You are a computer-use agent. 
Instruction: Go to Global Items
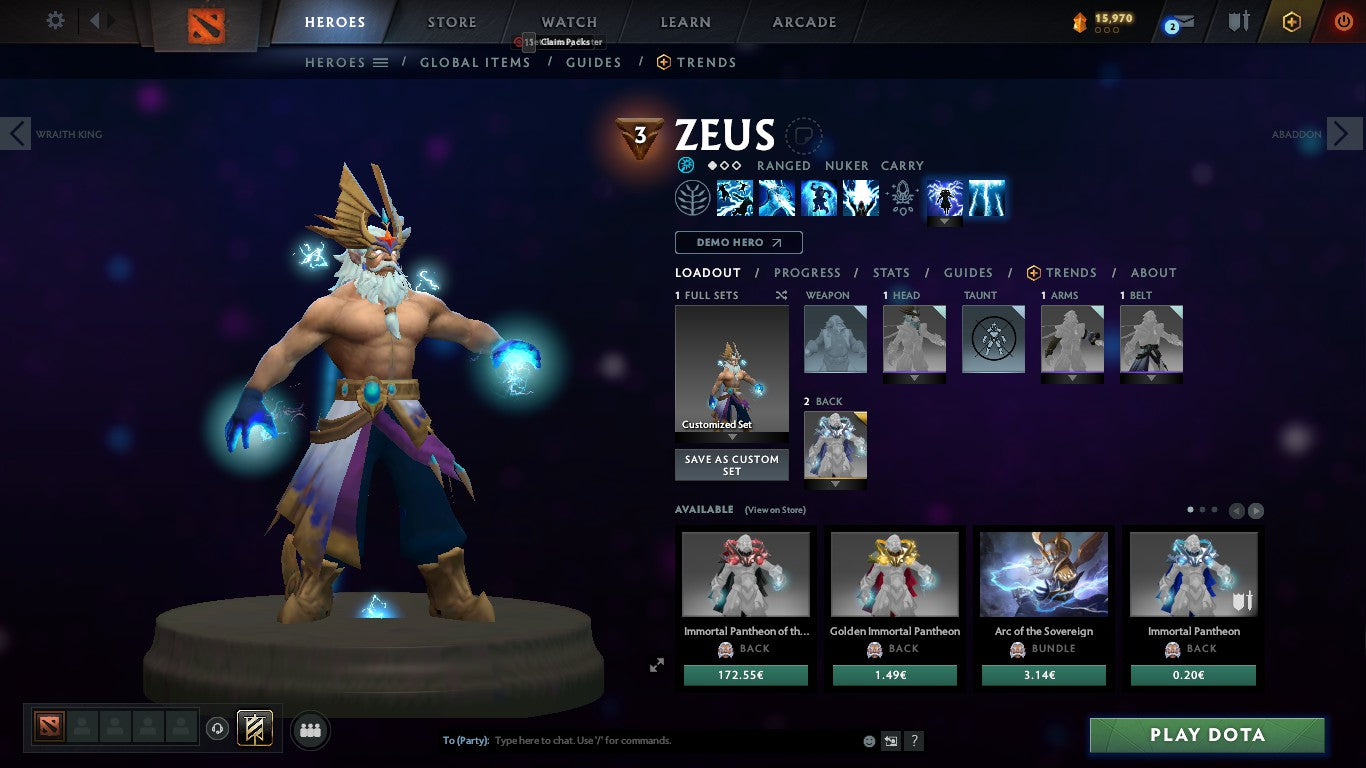pyautogui.click(x=475, y=62)
